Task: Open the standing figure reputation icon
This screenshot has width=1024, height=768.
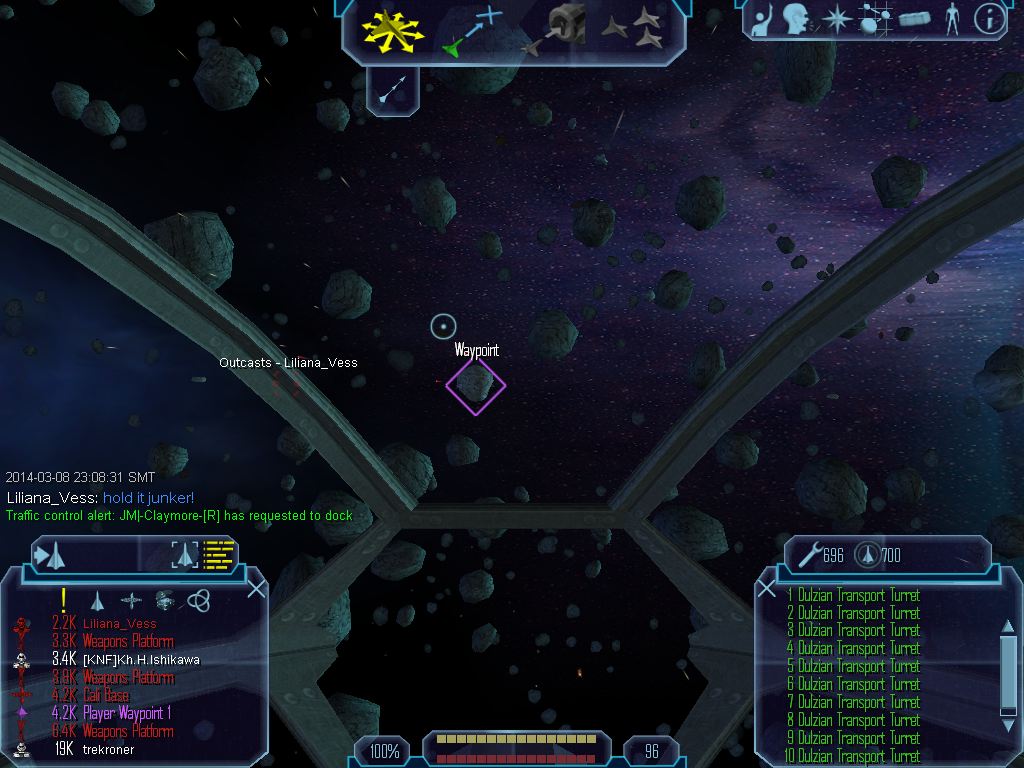Action: click(x=951, y=17)
